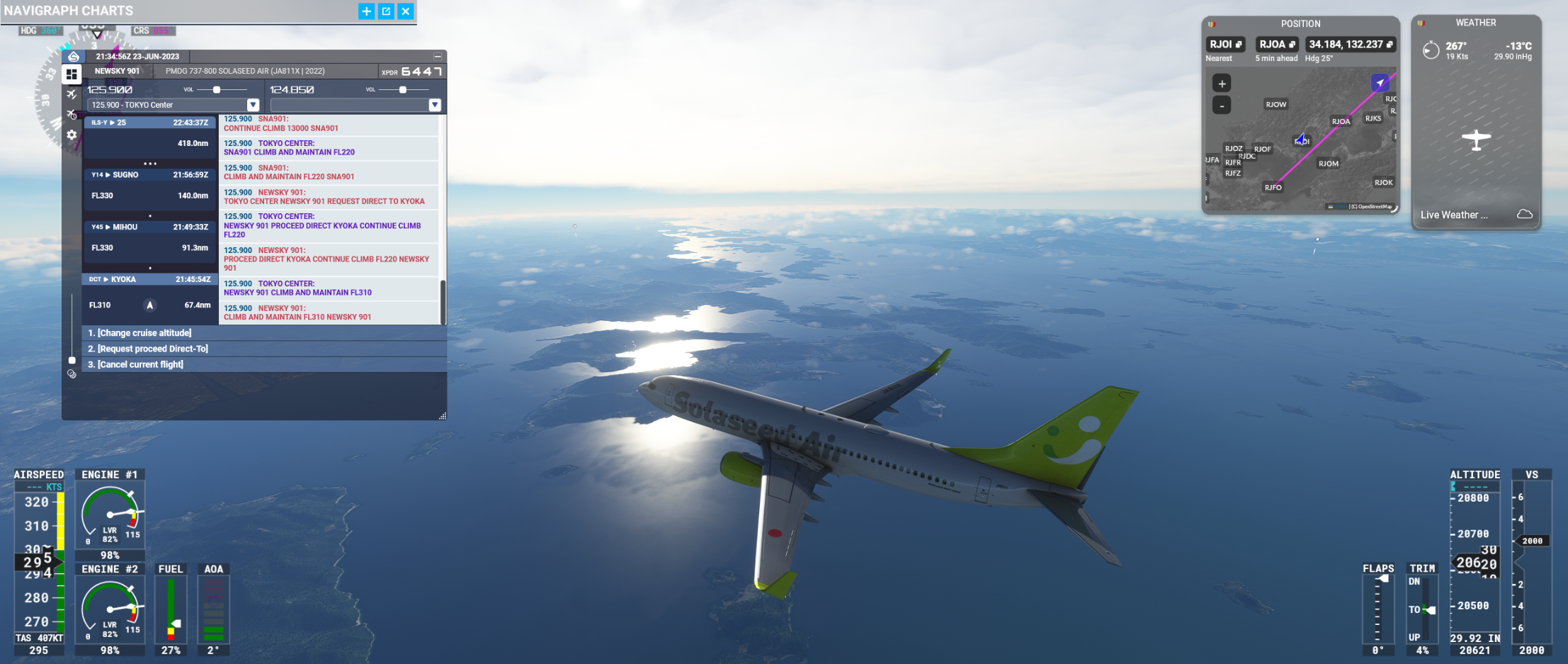
Task: Copy the RJOI nearest airport code
Action: tap(1239, 45)
